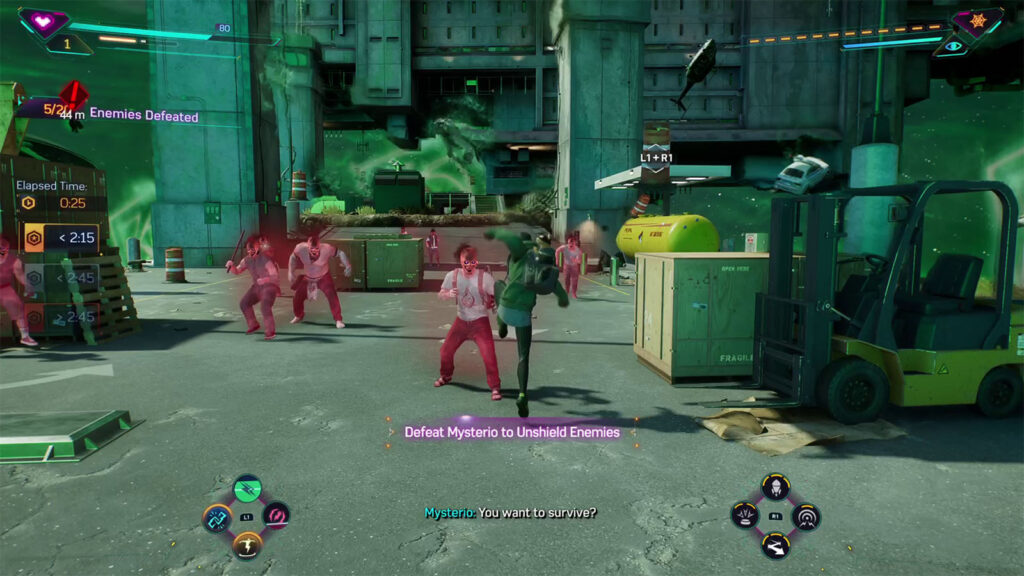This screenshot has height=576, width=1024.
Task: Use the sonic wave emitter gadget
Action: (x=806, y=516)
